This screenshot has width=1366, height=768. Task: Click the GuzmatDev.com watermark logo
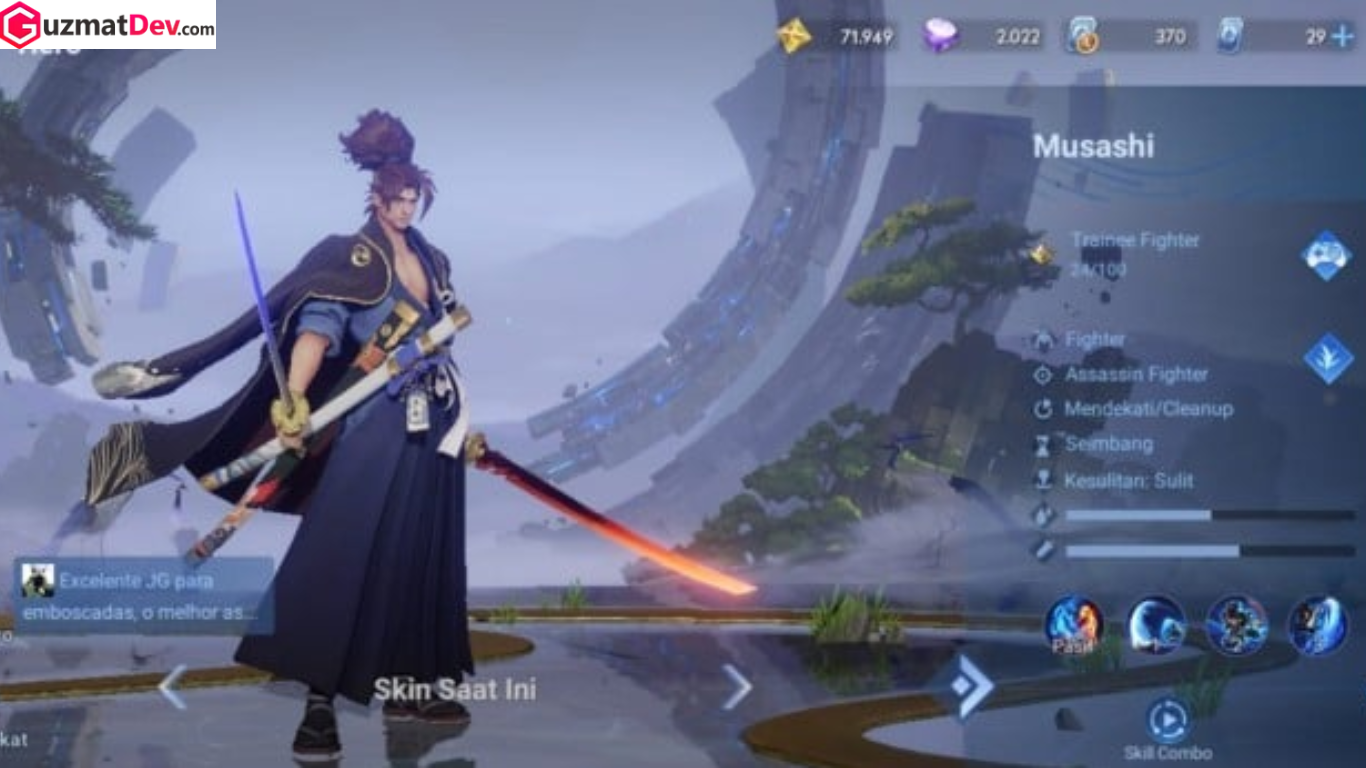[x=108, y=25]
